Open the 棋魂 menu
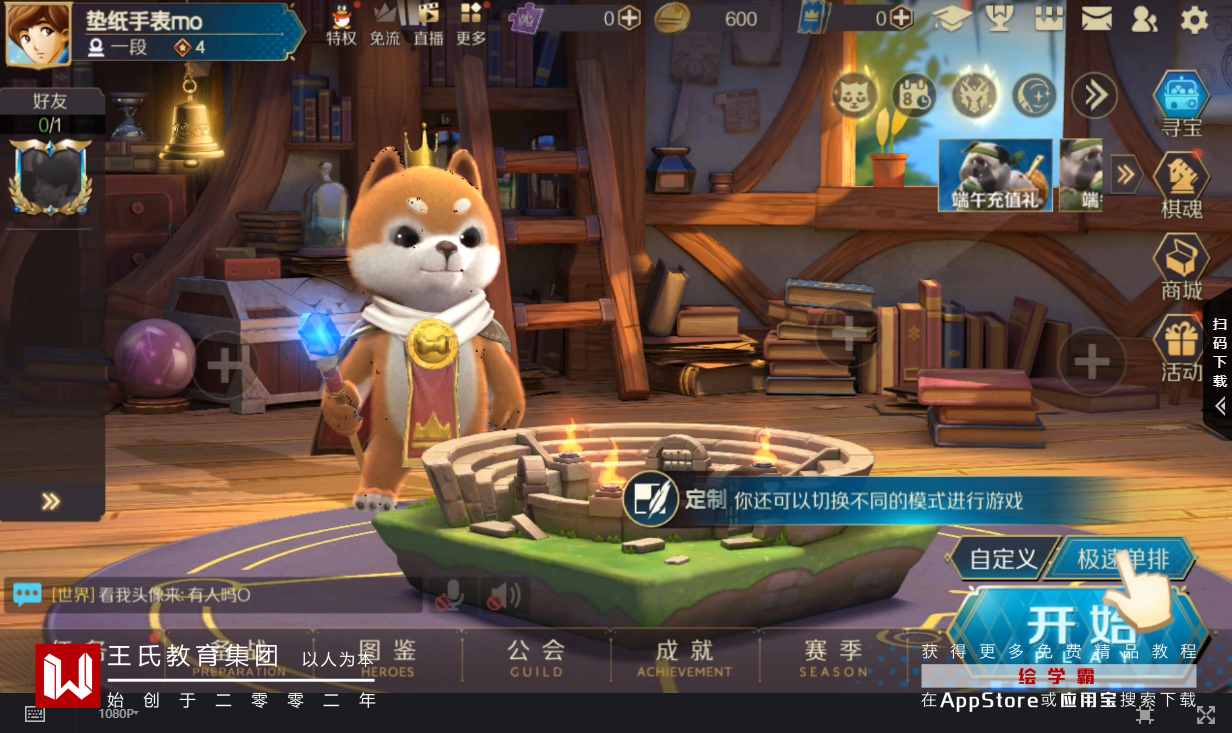This screenshot has height=733, width=1232. 1181,185
